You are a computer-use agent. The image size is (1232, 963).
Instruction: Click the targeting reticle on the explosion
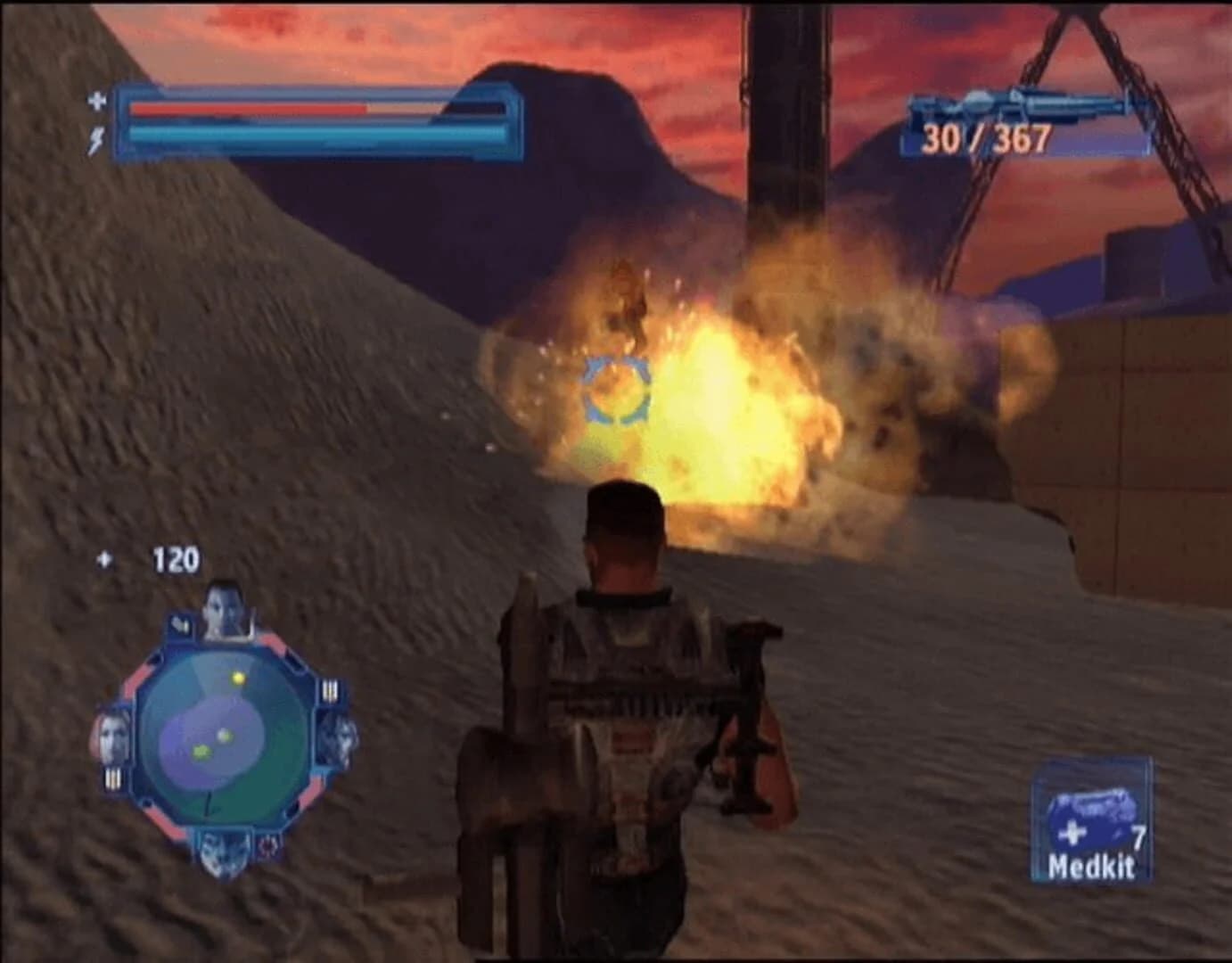(615, 390)
